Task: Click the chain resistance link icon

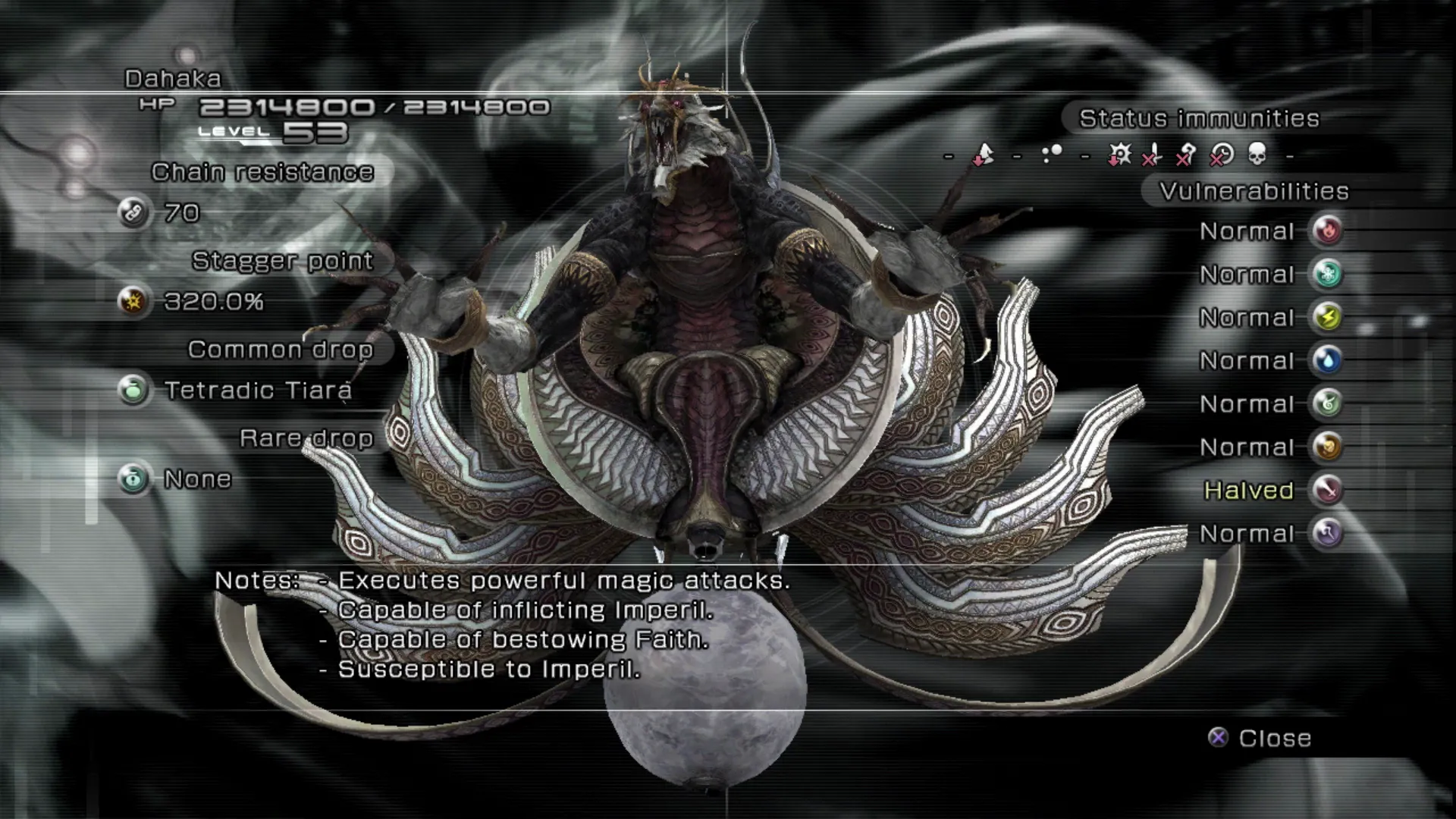Action: pyautogui.click(x=133, y=213)
